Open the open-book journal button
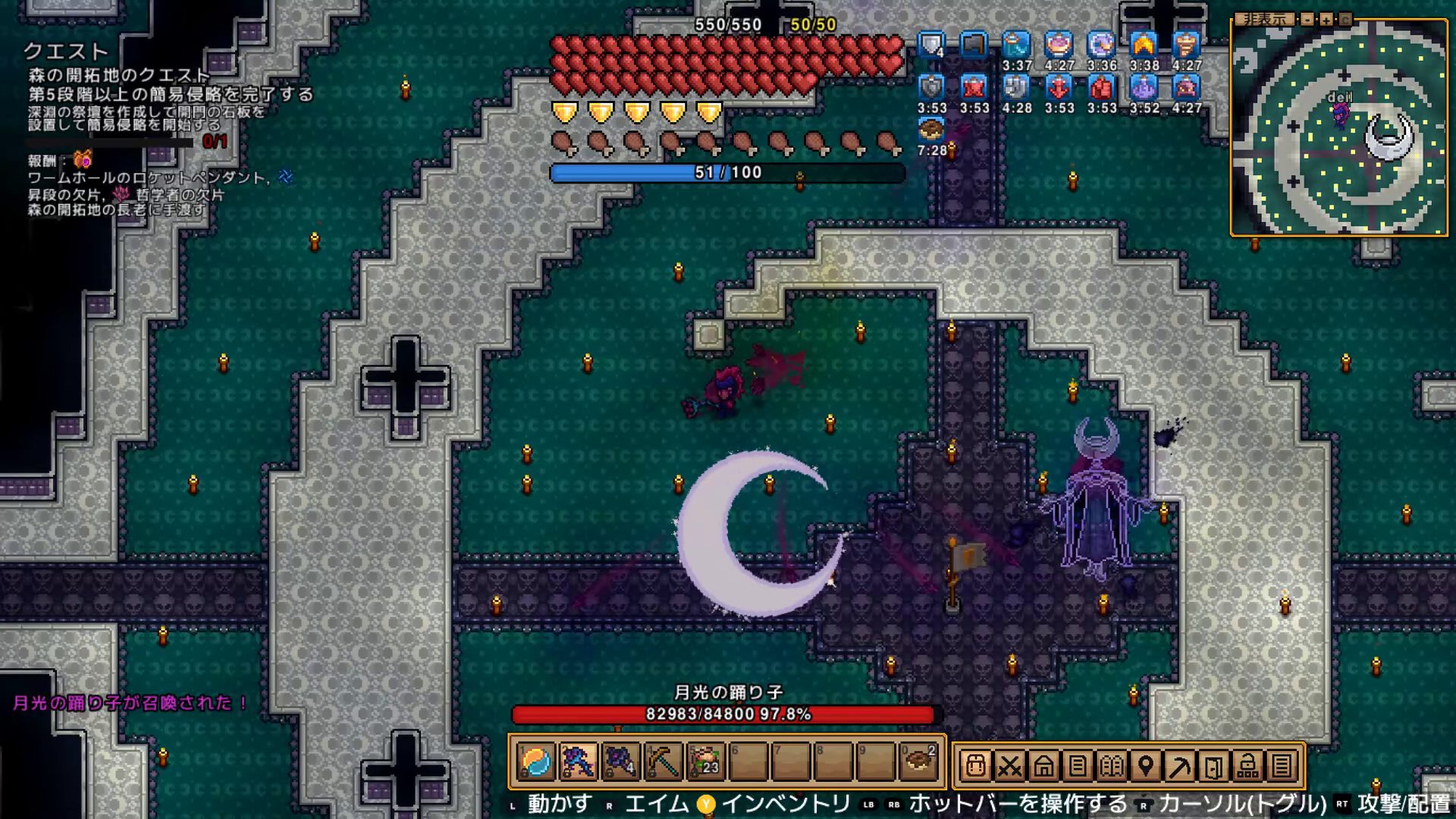1456x819 pixels. [x=1112, y=766]
